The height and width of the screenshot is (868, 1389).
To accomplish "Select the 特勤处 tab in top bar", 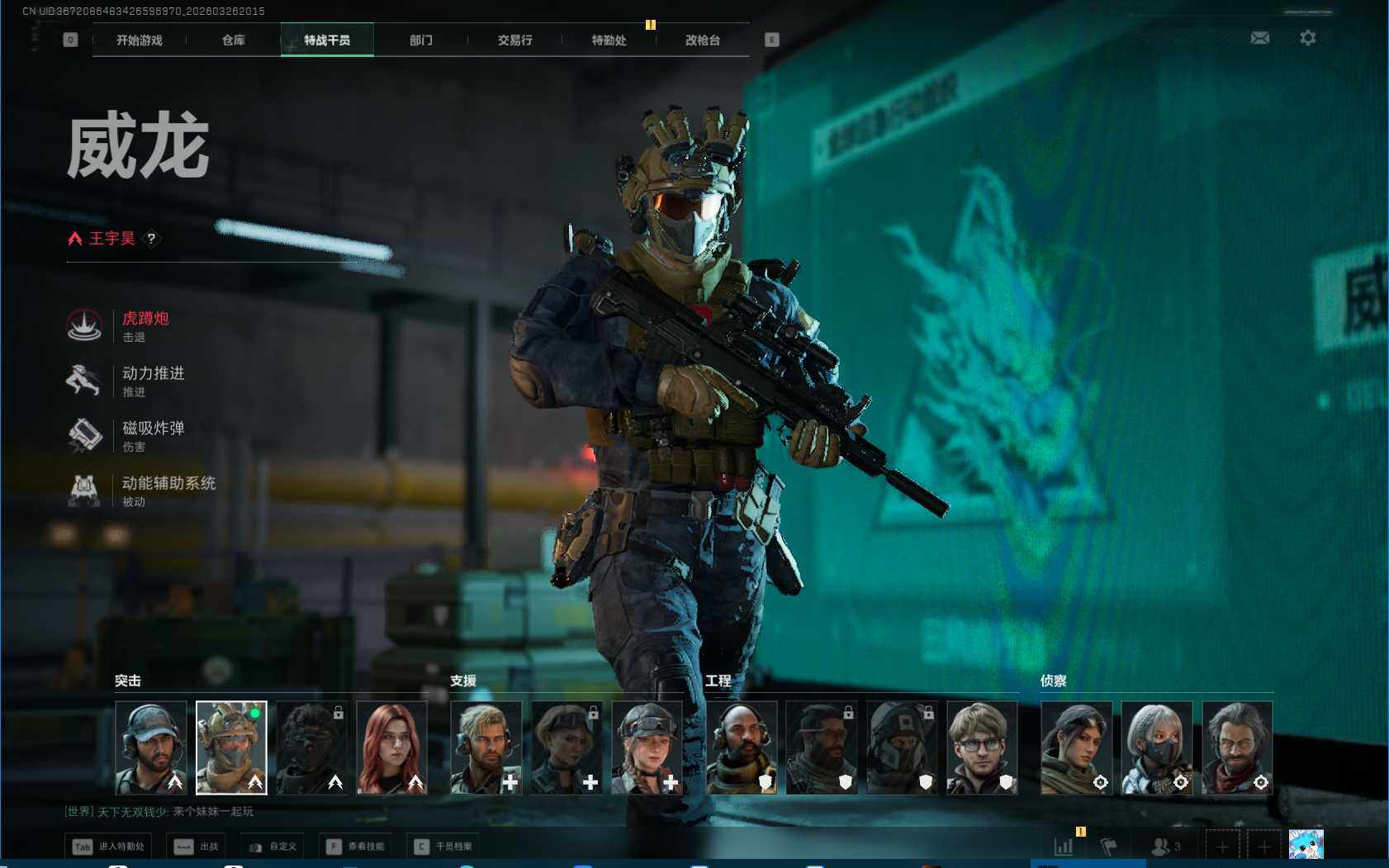I will 609,40.
